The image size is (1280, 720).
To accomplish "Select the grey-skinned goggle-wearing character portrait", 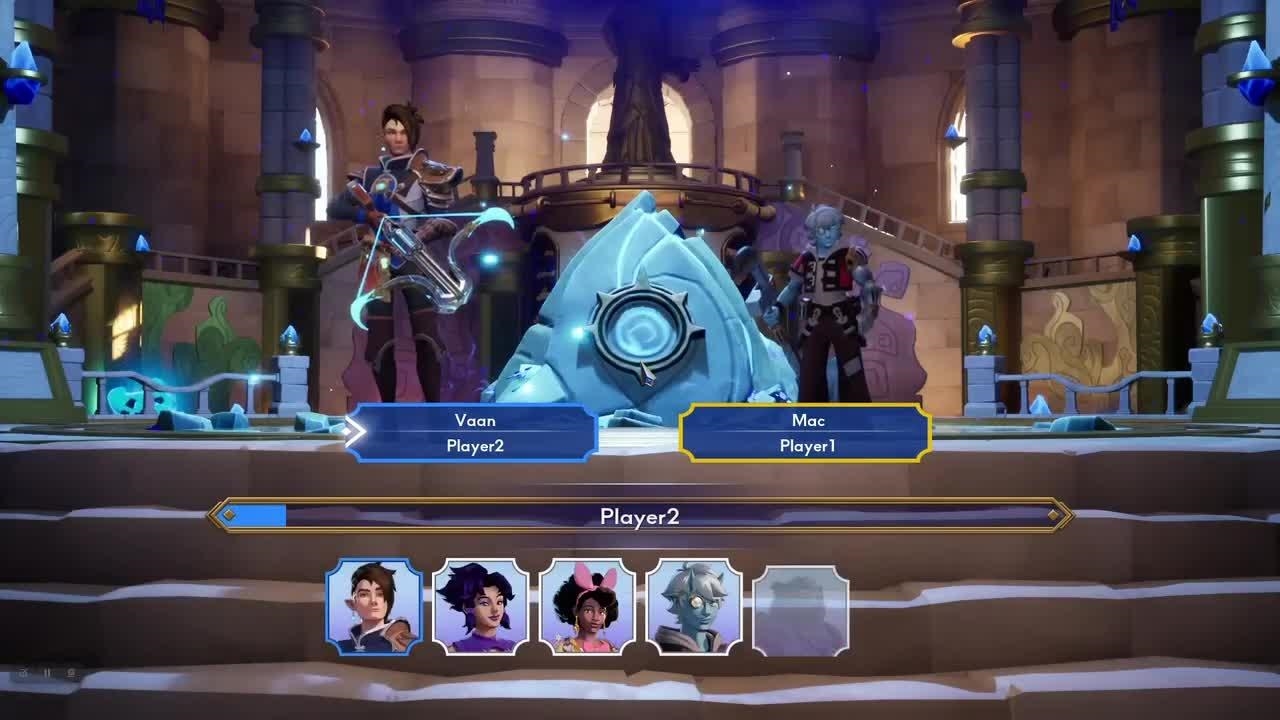I will 694,607.
